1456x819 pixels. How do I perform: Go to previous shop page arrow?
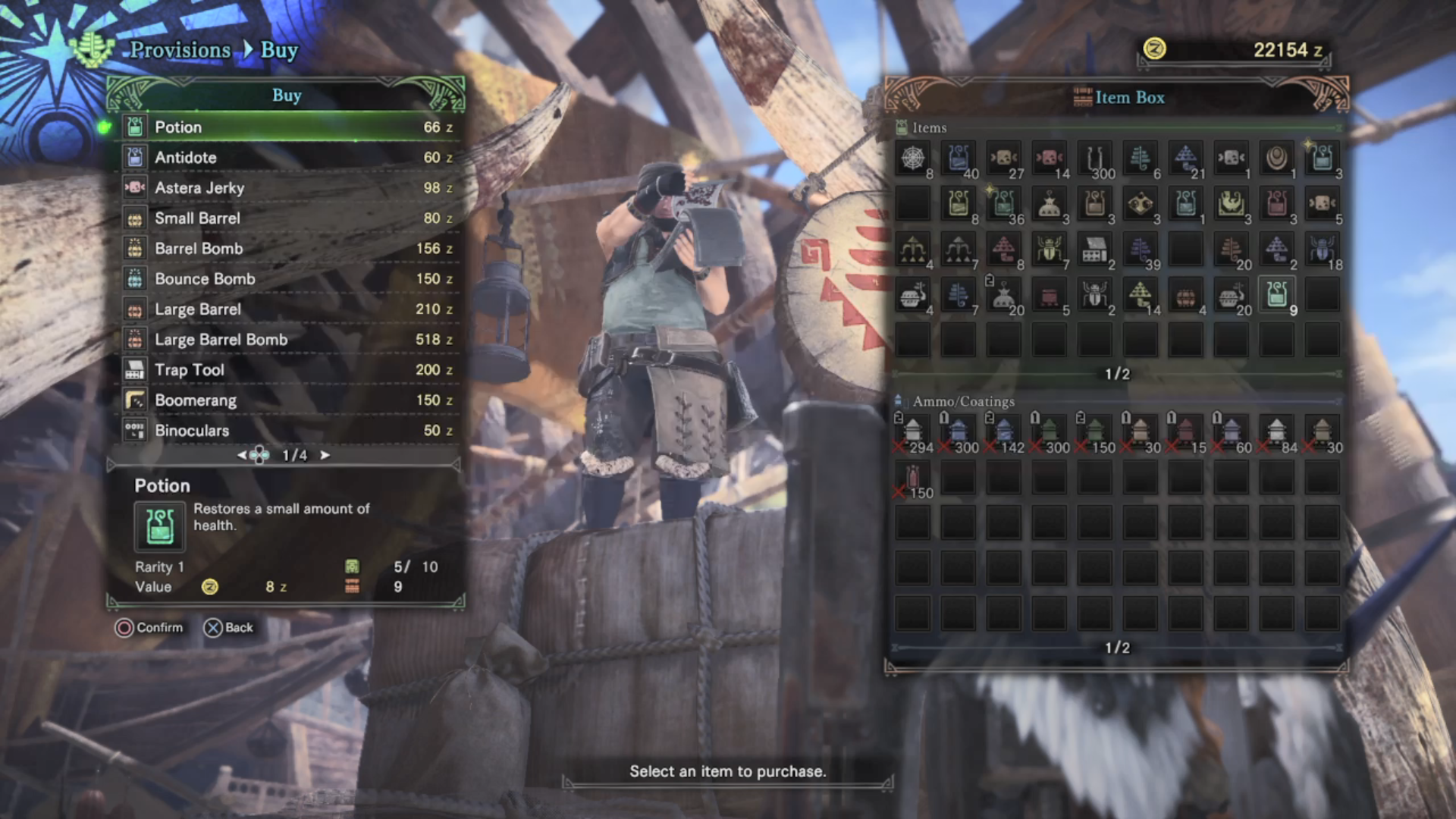pos(241,455)
